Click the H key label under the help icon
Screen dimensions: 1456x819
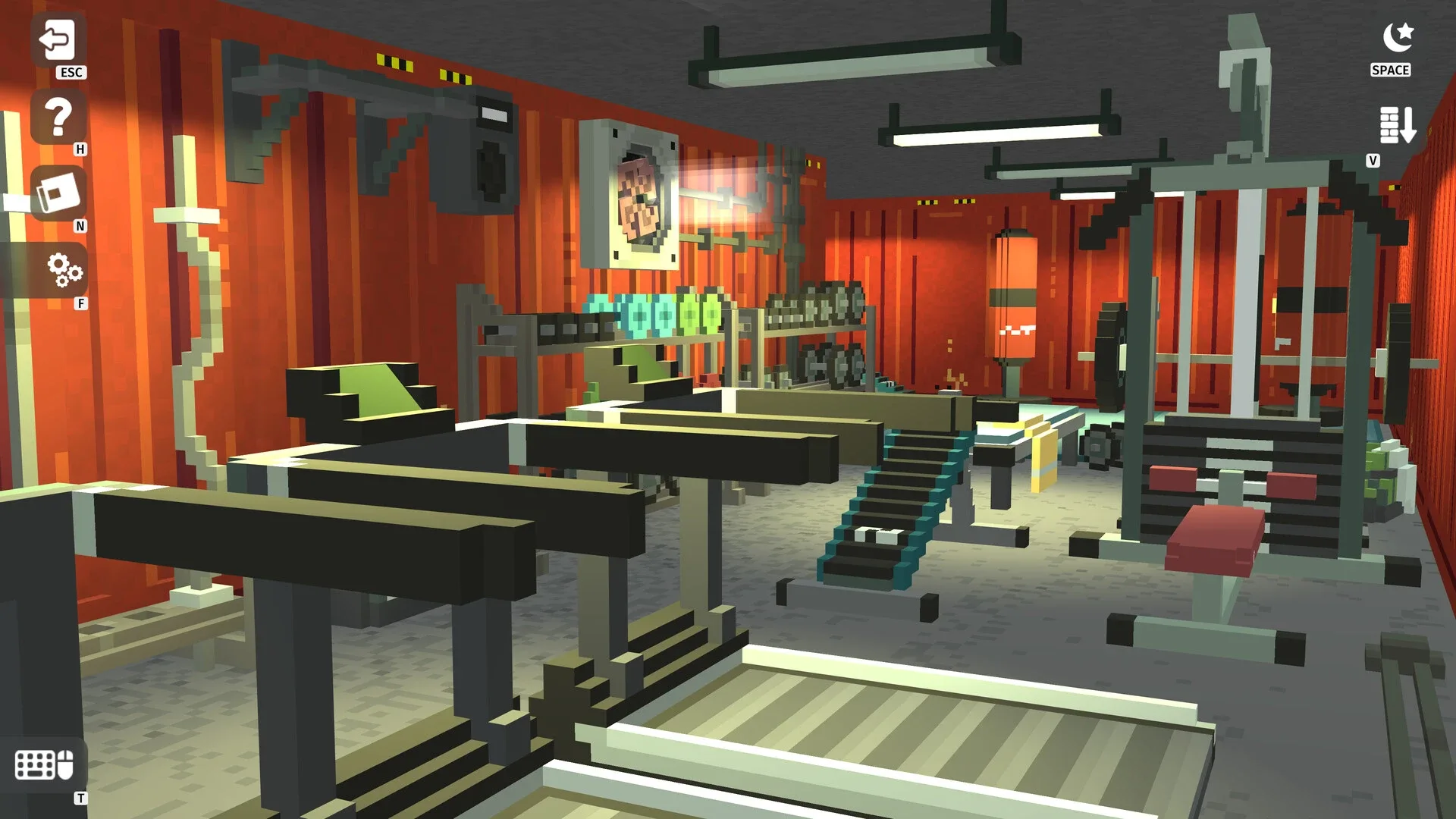tap(81, 151)
